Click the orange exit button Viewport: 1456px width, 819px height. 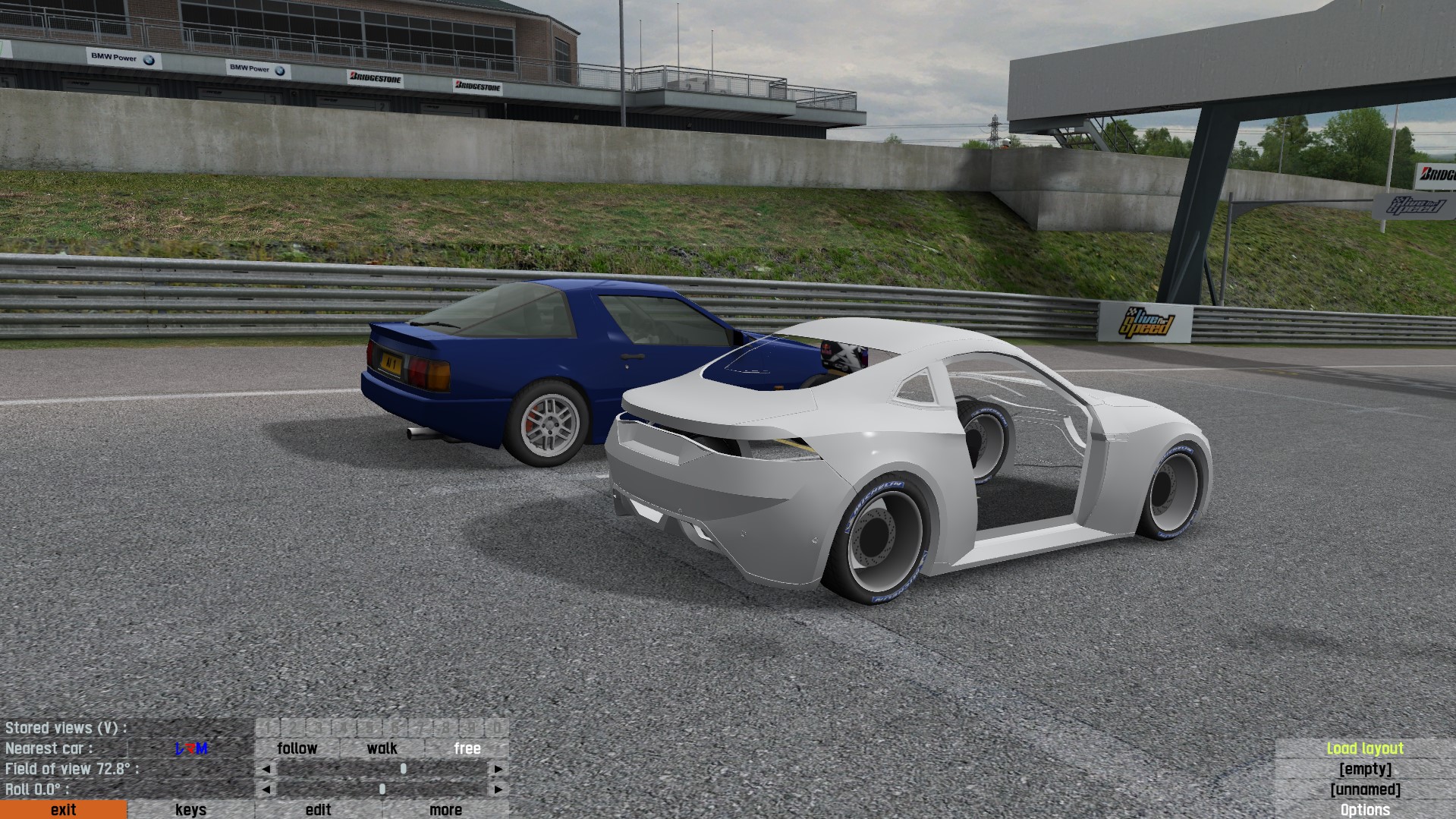click(x=63, y=810)
